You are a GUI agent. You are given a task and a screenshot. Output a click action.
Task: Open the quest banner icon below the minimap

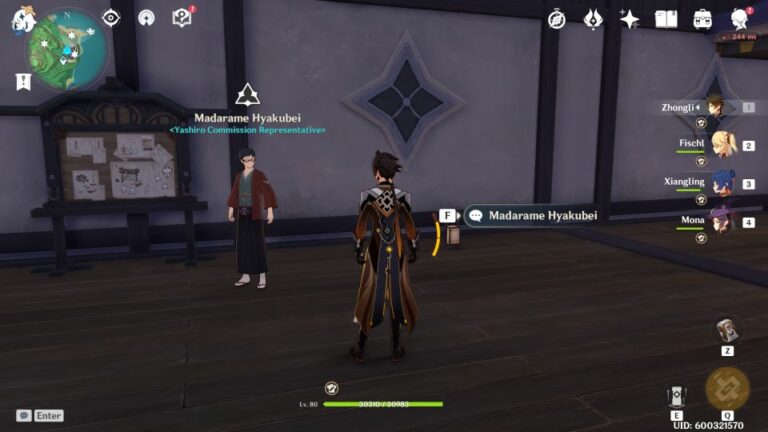point(23,82)
